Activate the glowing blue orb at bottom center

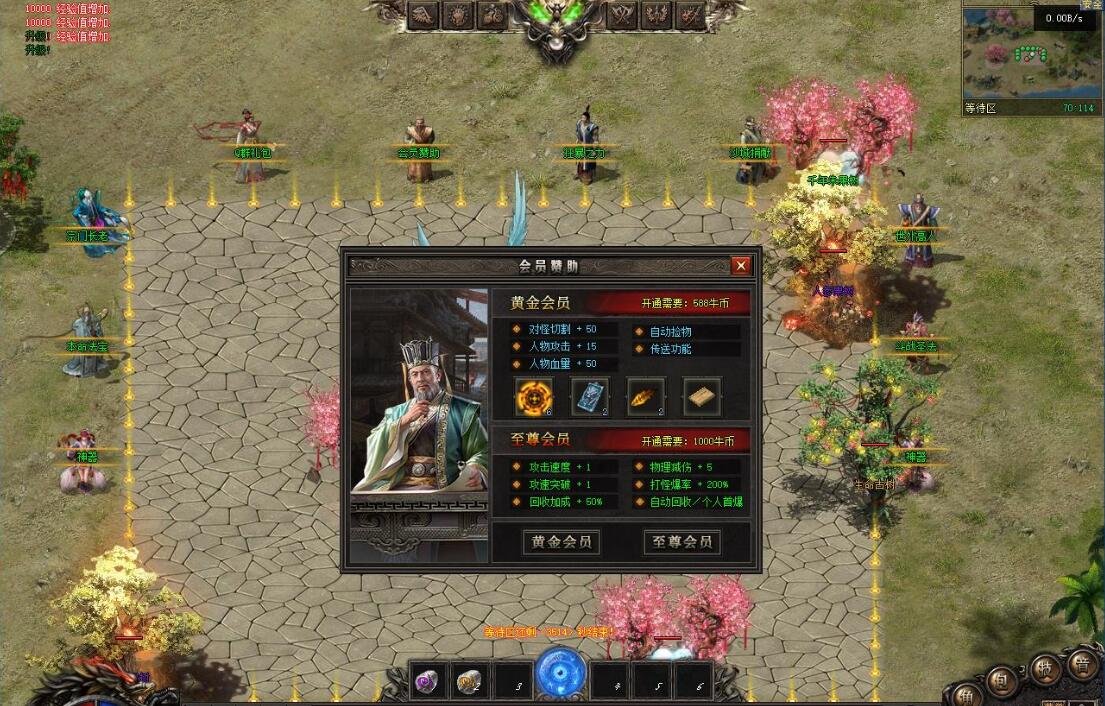pos(561,673)
